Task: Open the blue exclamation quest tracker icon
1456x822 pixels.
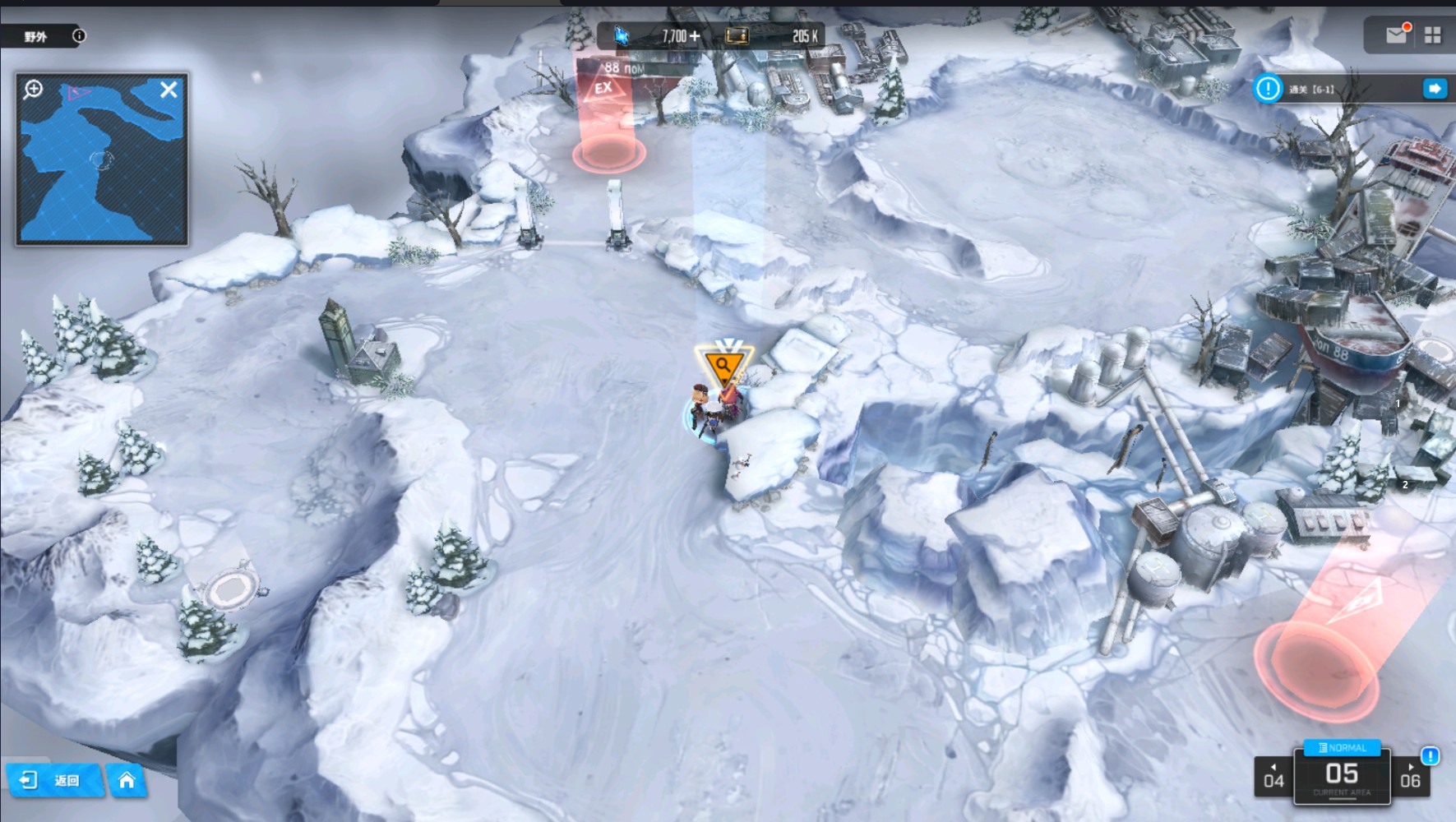Action: [x=1268, y=89]
